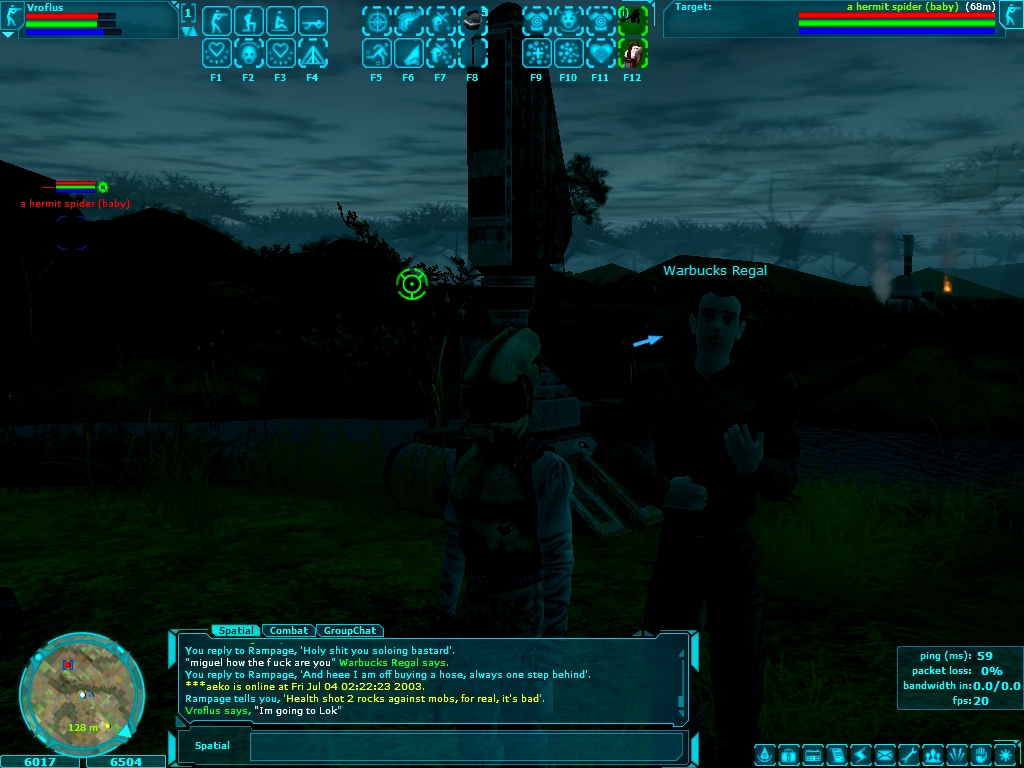Click the open hand button in menu bar

point(981,754)
